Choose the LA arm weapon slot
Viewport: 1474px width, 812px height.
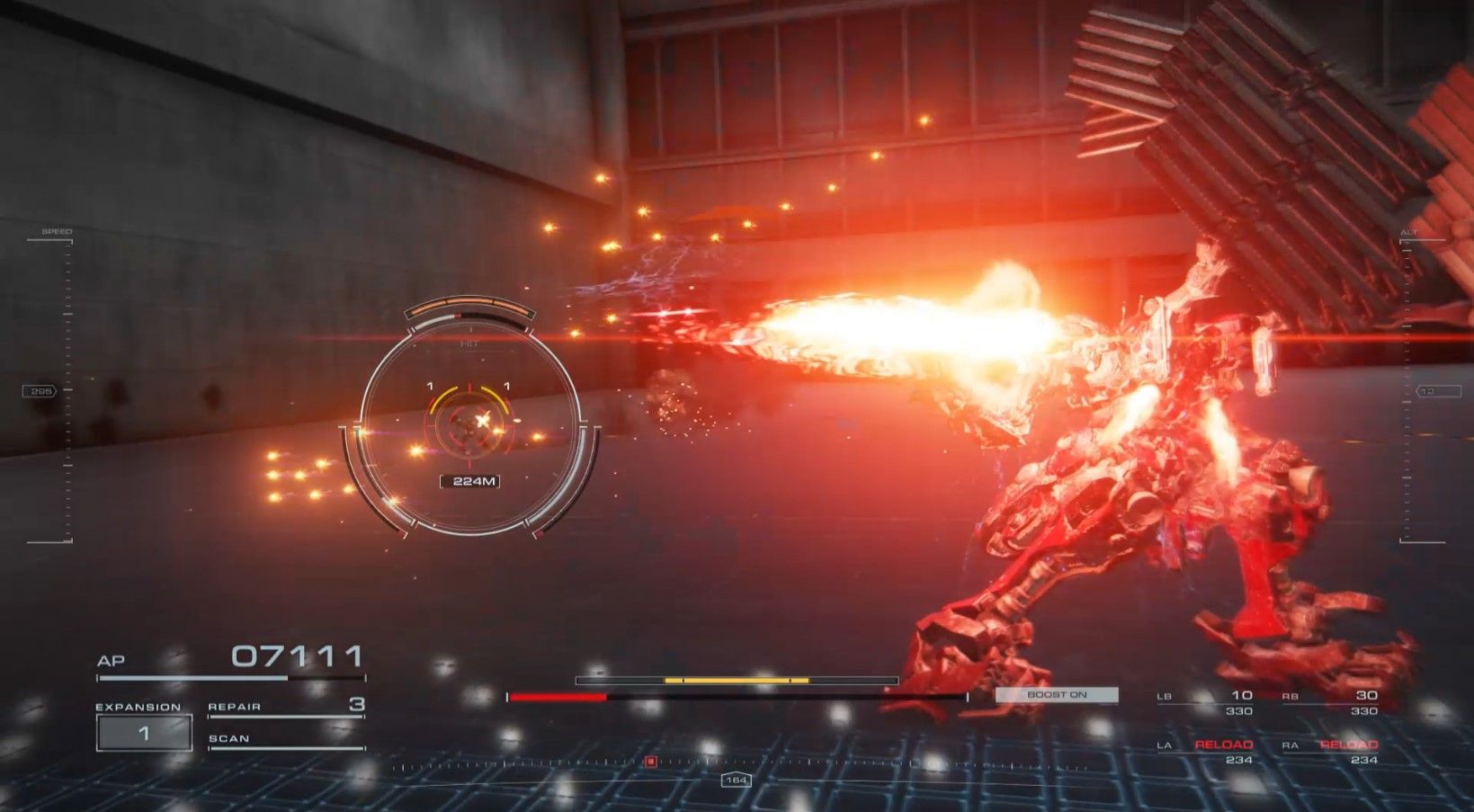pyautogui.click(x=1206, y=751)
